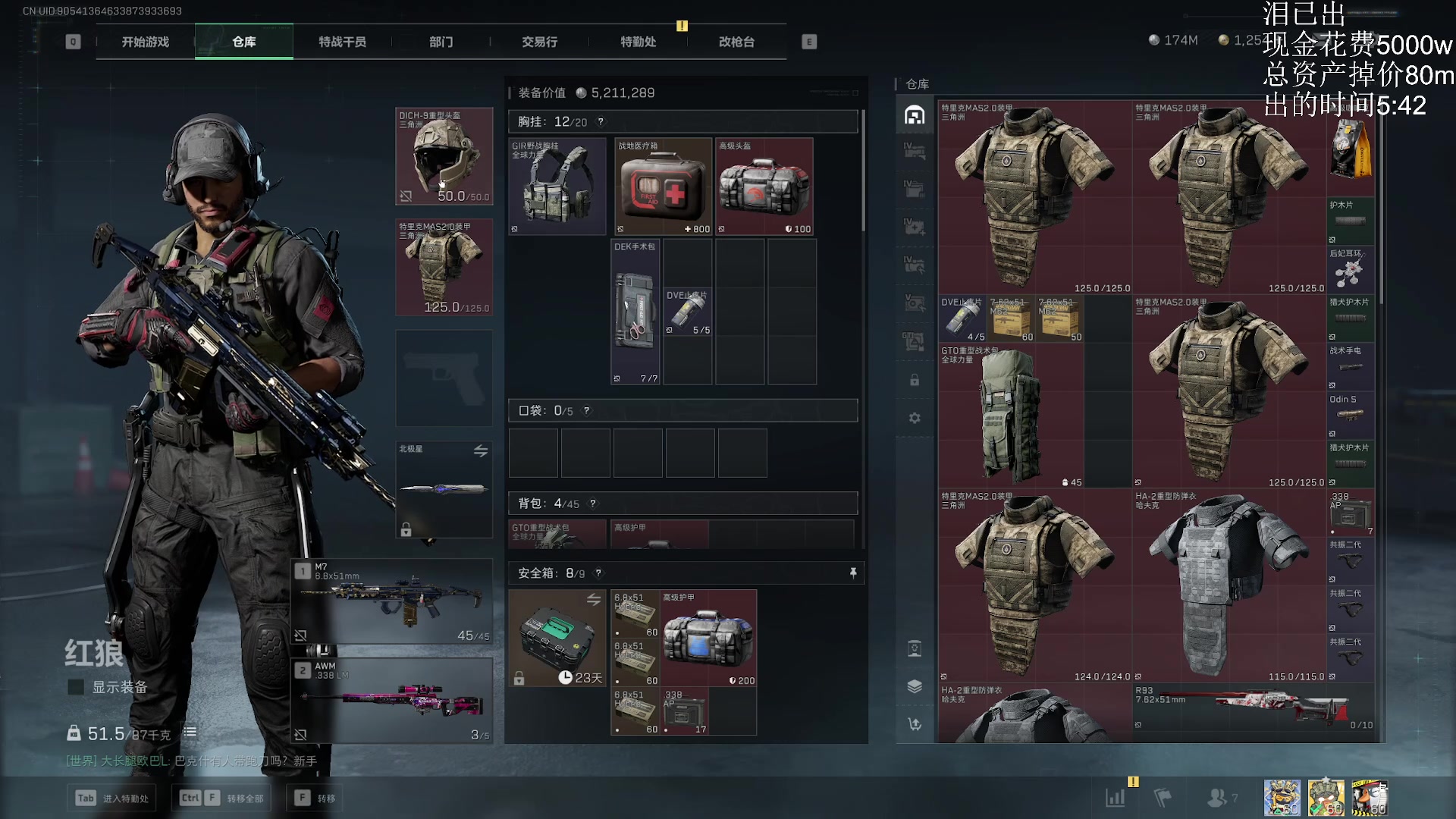The image size is (1456, 819).
Task: Select the equipped DICH-9 heavy helmet slot
Action: 444,156
